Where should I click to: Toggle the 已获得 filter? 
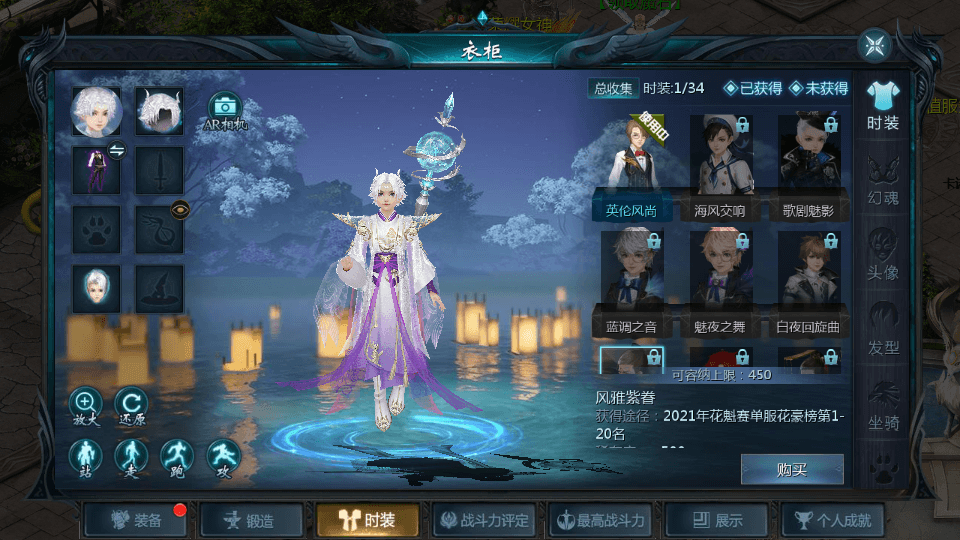point(753,88)
